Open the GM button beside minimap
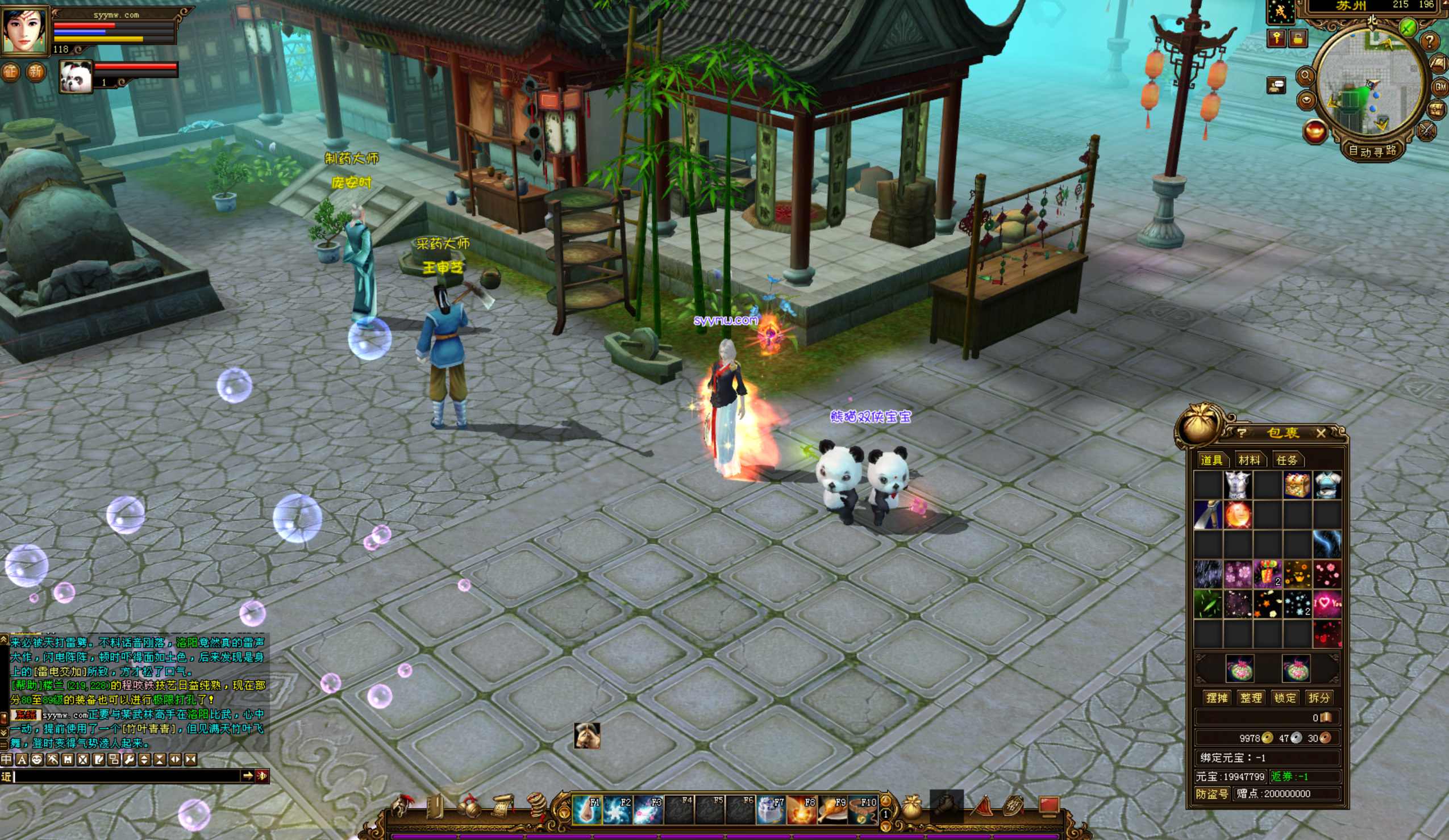Image resolution: width=1449 pixels, height=840 pixels. coord(1440,87)
